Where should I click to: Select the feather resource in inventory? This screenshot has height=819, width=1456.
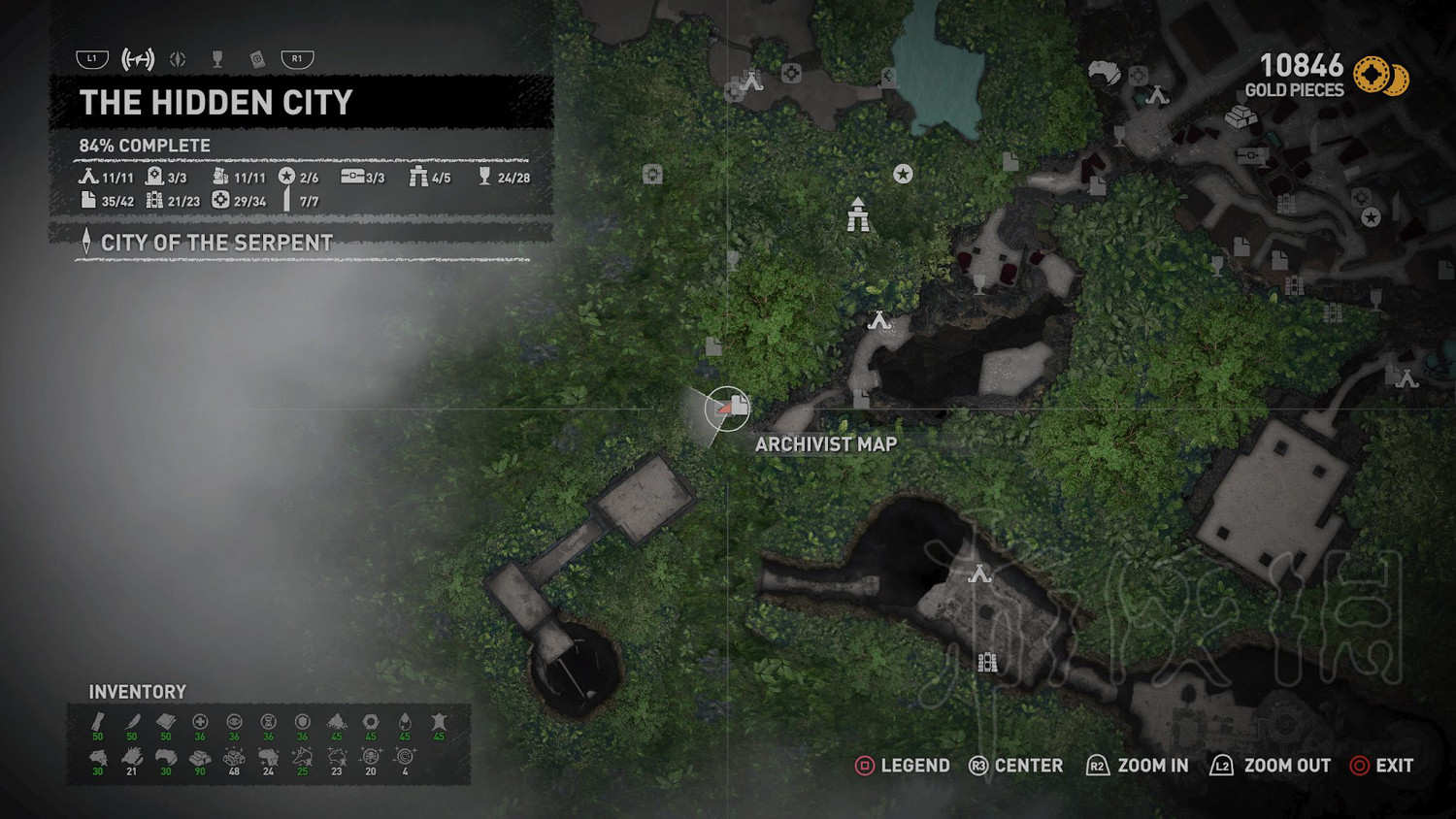pos(132,722)
